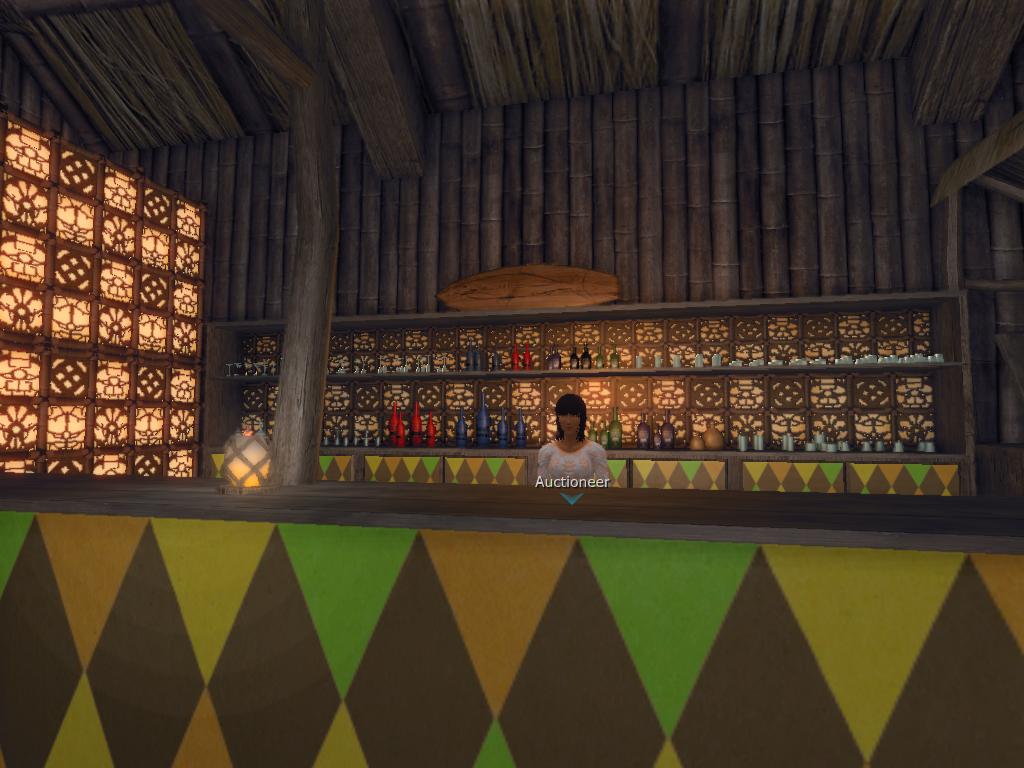
Task: Select the Auctioneer nameplate
Action: [571, 482]
